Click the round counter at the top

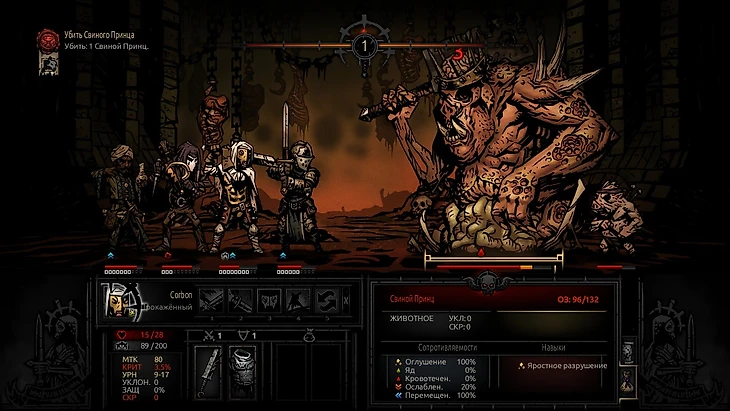364,44
